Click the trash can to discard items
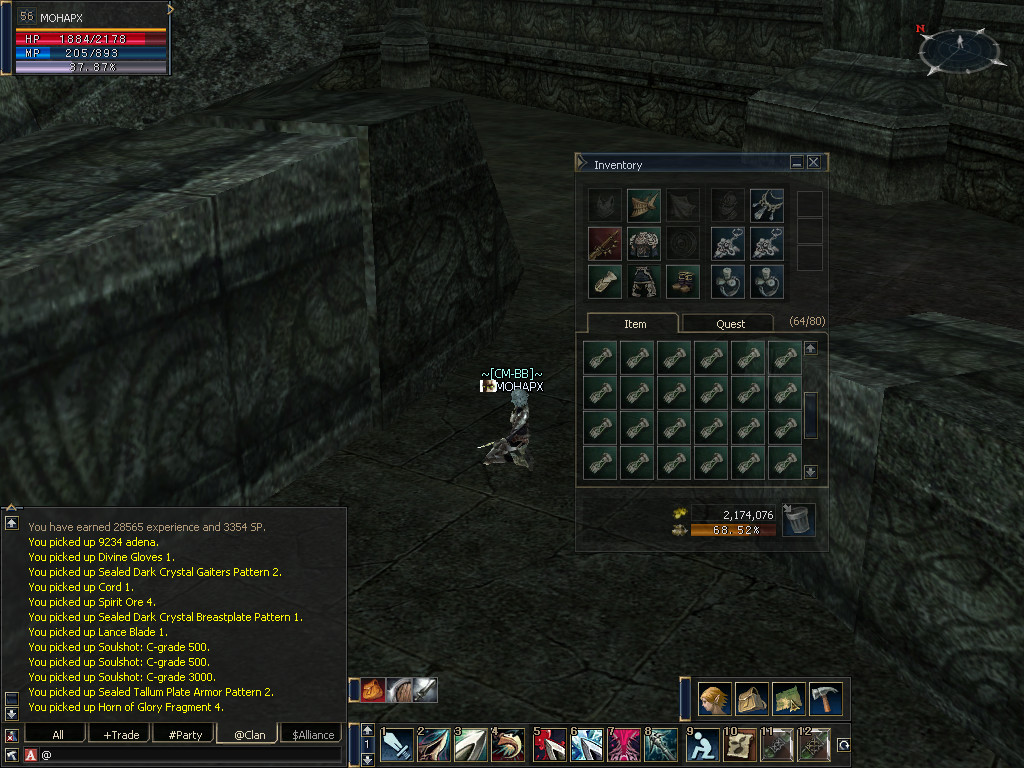This screenshot has width=1024, height=768. [798, 520]
